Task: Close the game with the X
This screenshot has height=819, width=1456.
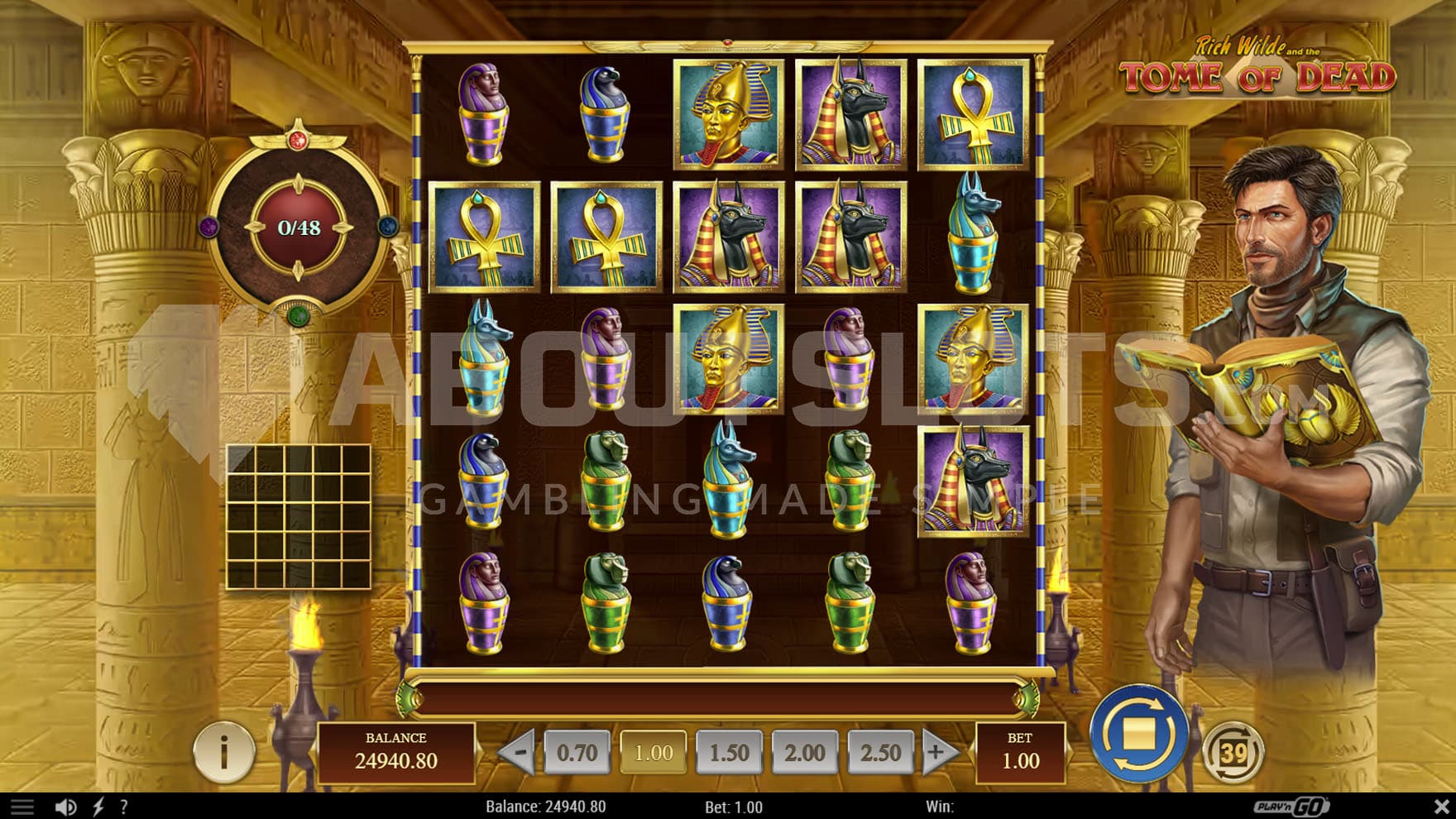Action: click(1441, 807)
